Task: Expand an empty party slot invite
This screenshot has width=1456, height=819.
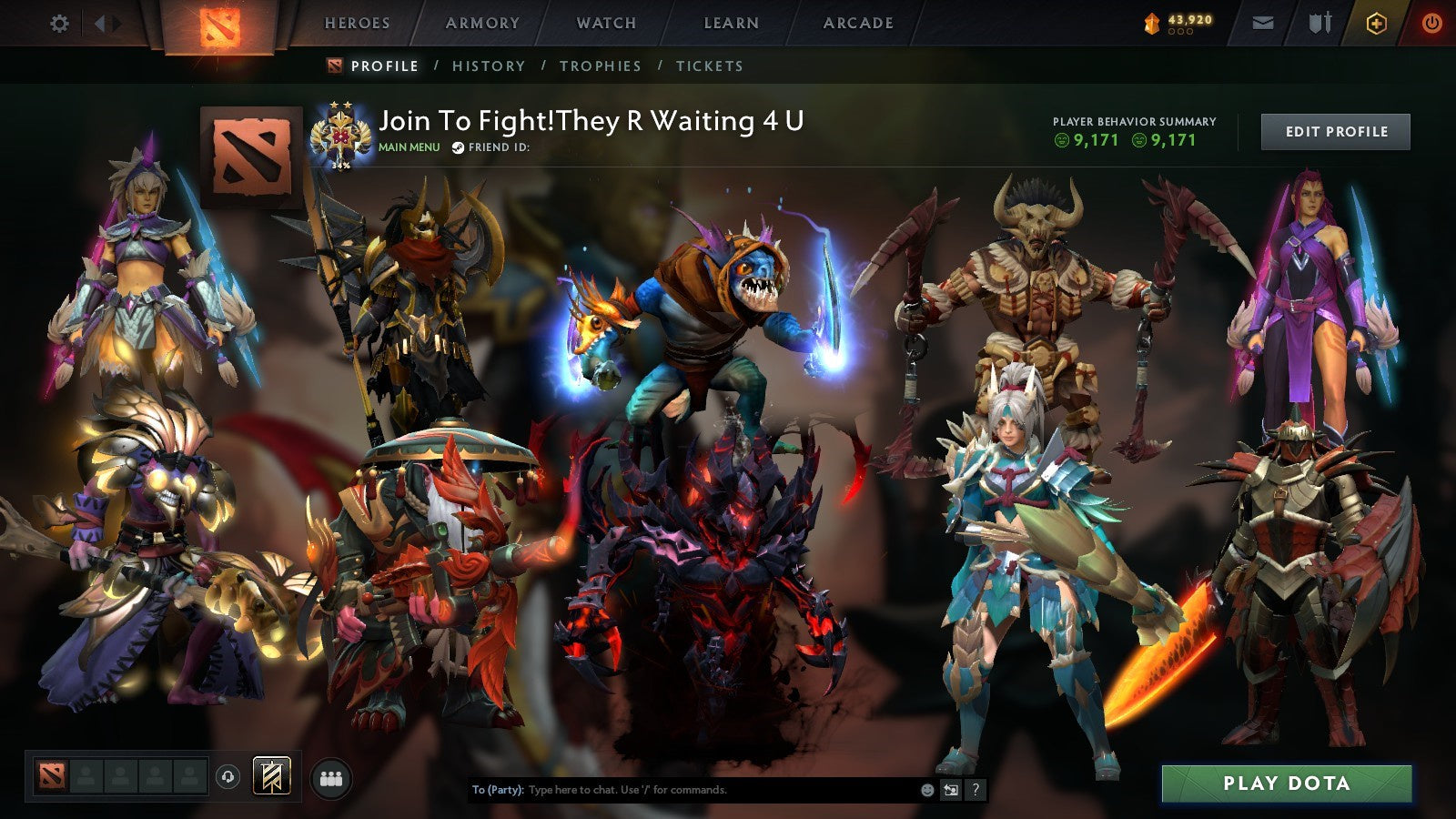Action: coord(86,776)
